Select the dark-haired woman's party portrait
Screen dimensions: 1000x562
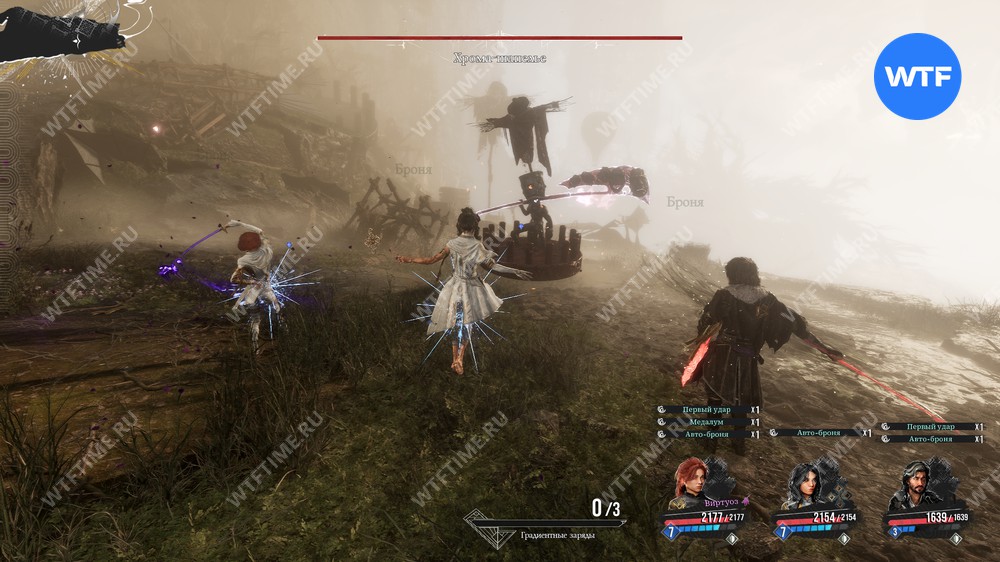[806, 482]
